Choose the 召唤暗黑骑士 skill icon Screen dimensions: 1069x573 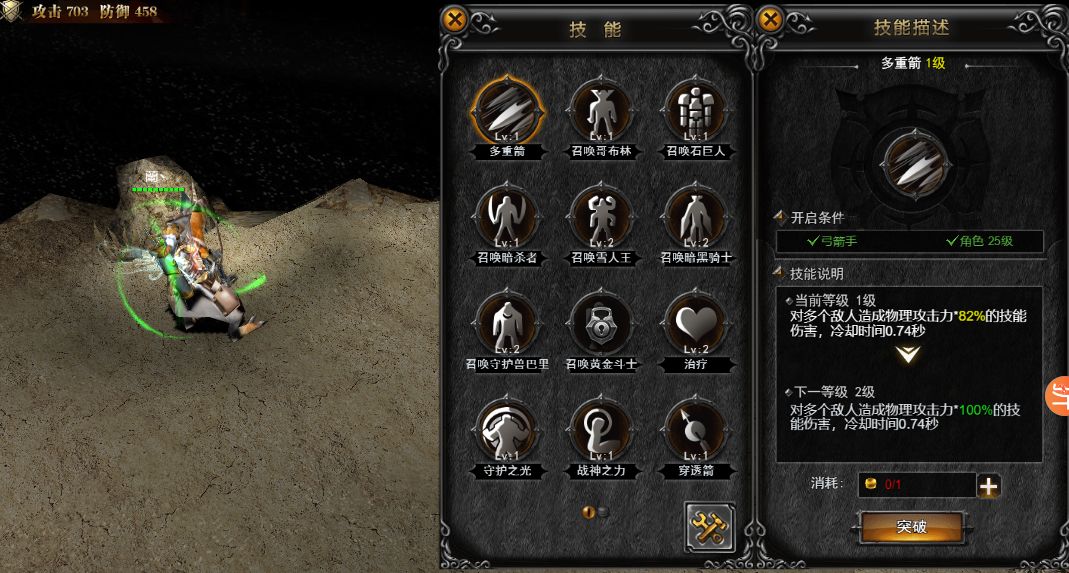click(696, 217)
